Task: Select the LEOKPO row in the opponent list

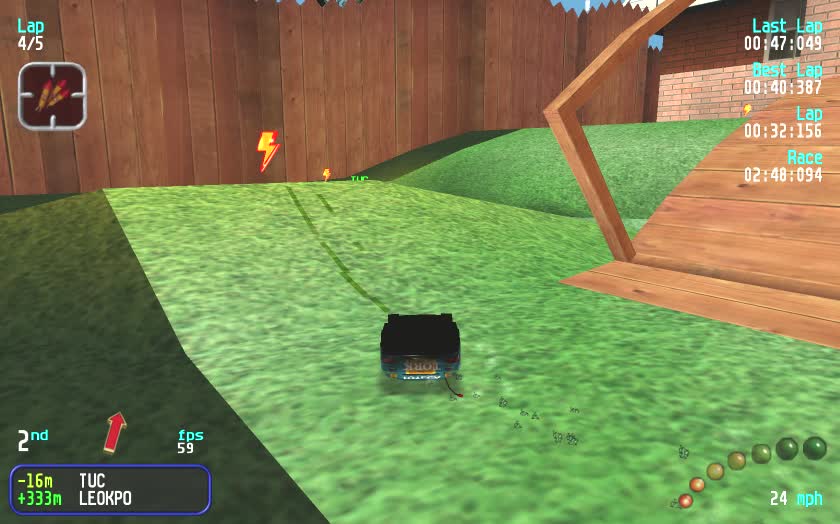Action: click(110, 498)
